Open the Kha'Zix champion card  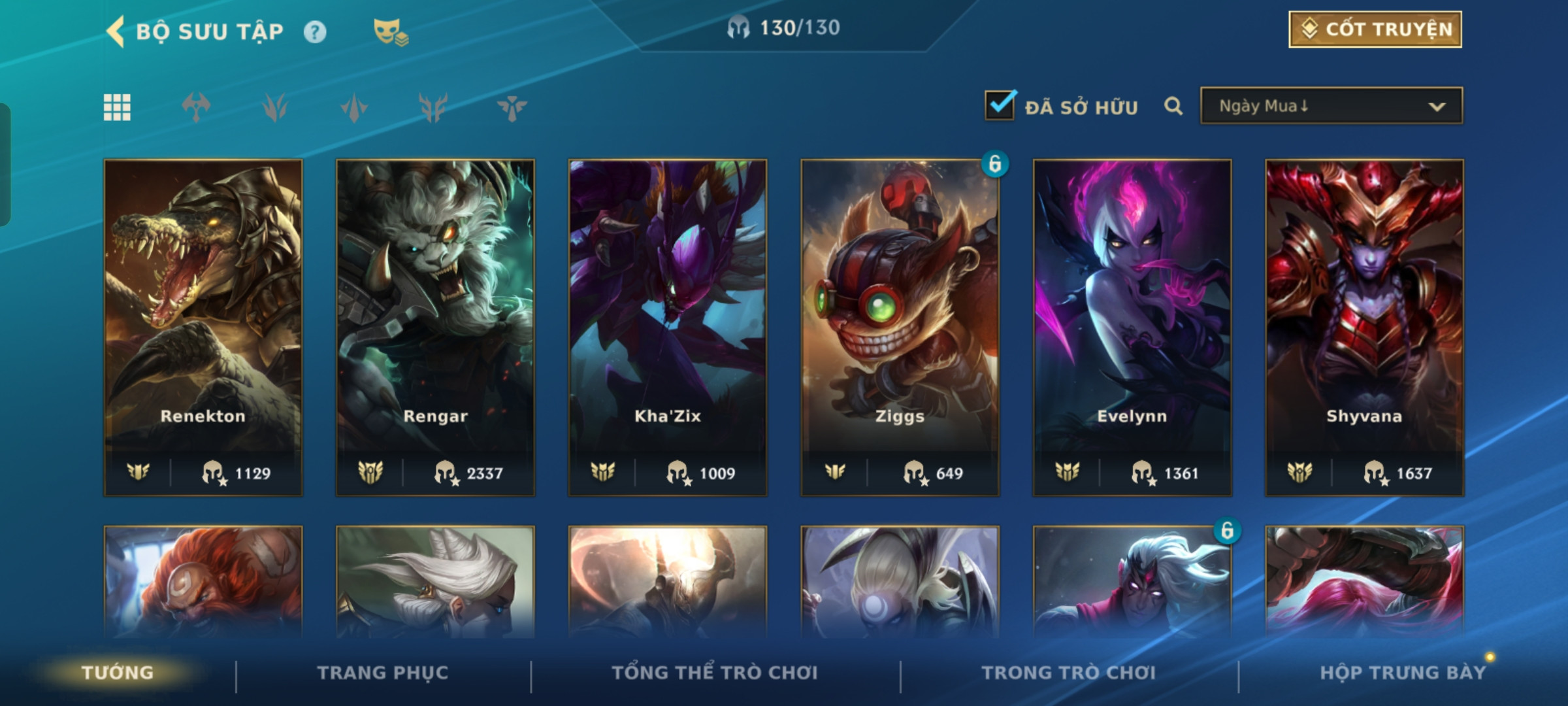(x=667, y=327)
